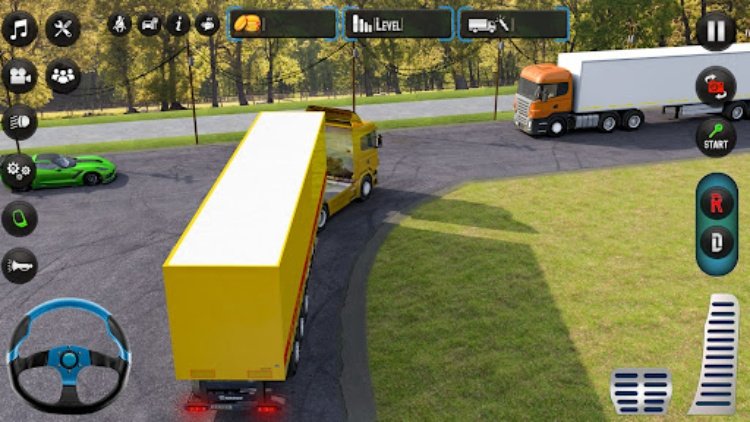Click the truck icon in the top row
The image size is (750, 422).
[150, 23]
